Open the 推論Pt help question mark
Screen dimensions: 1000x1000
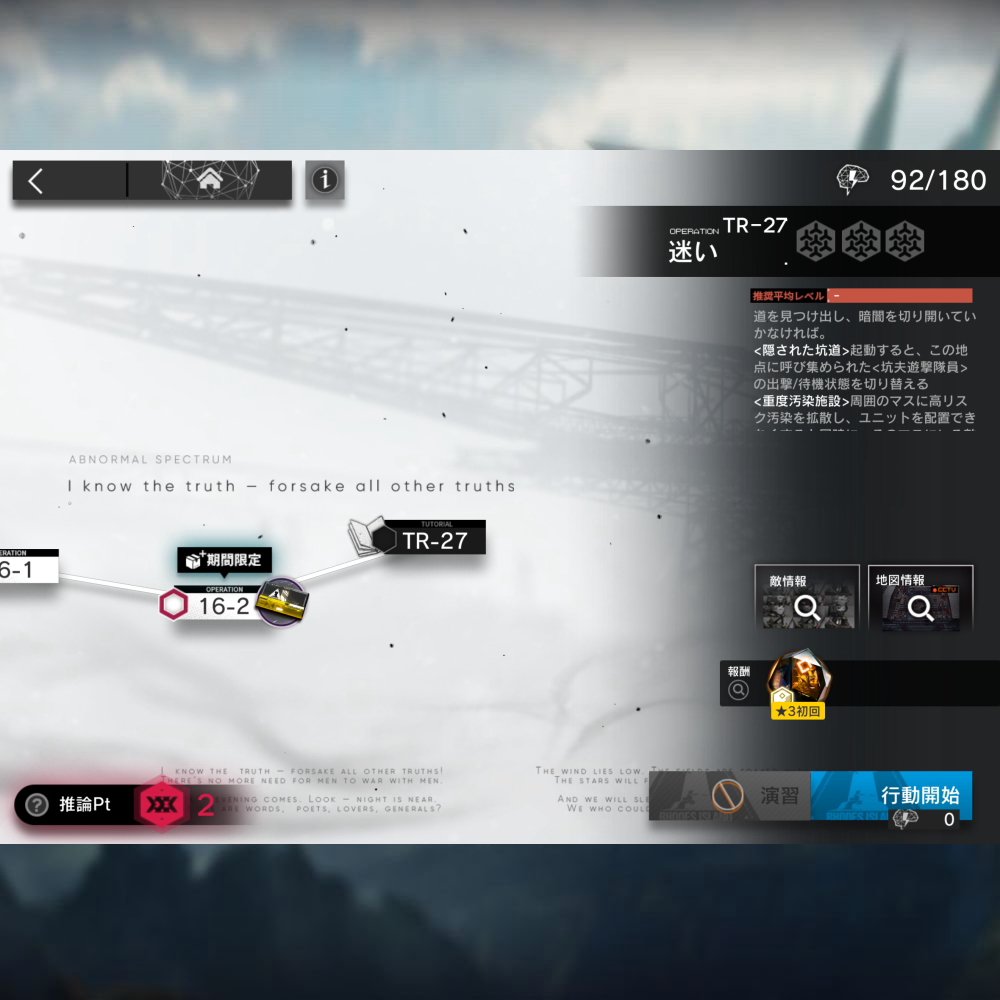pyautogui.click(x=37, y=805)
